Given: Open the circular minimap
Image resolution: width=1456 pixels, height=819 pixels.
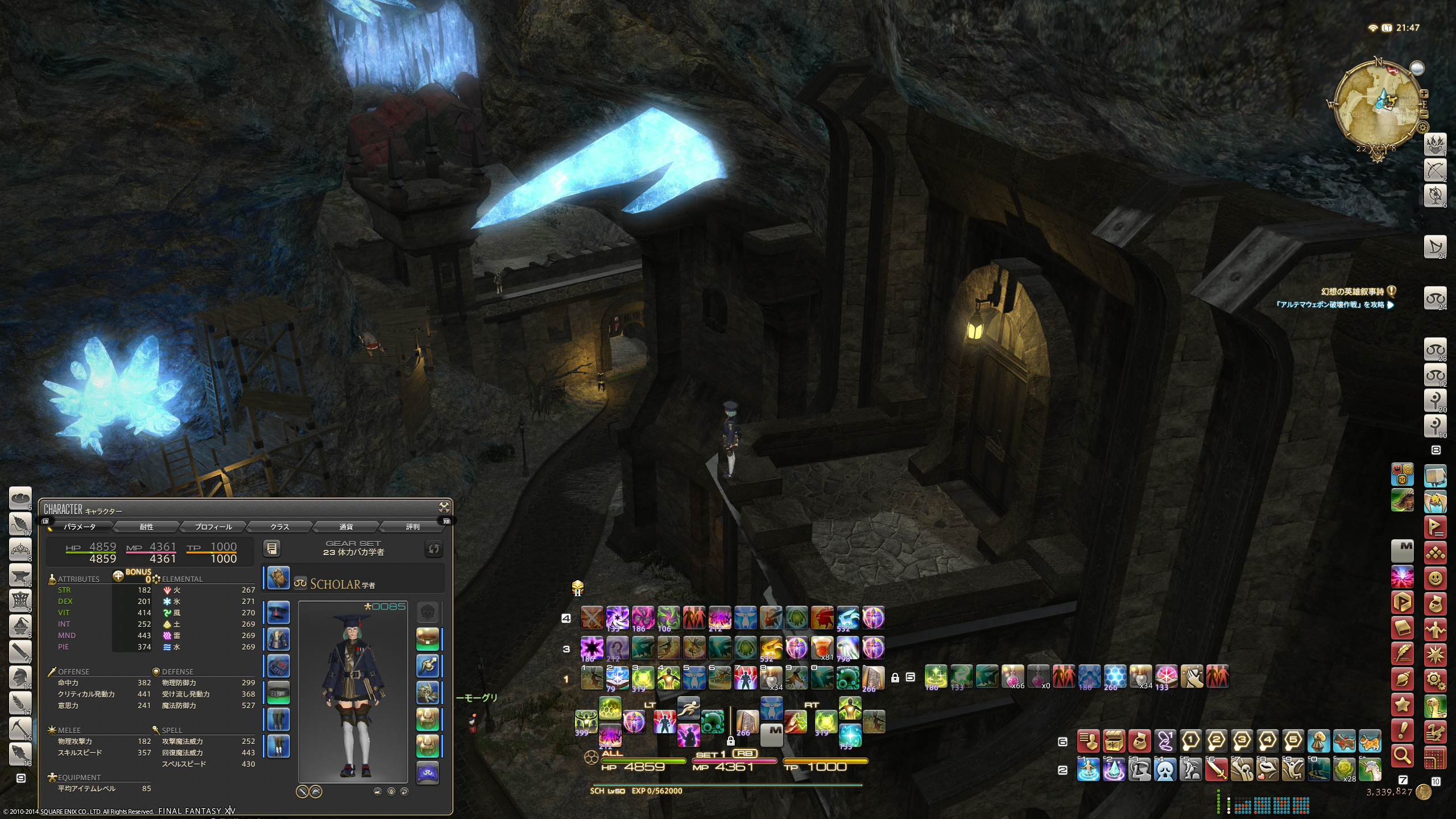Looking at the screenshot, I should tap(1376, 108).
